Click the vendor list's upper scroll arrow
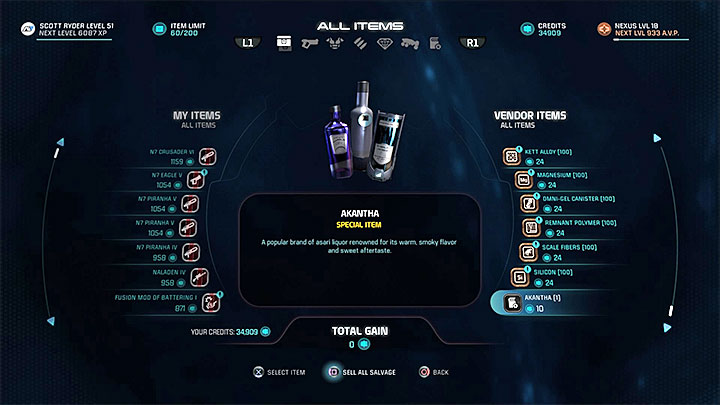720x405 pixels. (x=657, y=139)
